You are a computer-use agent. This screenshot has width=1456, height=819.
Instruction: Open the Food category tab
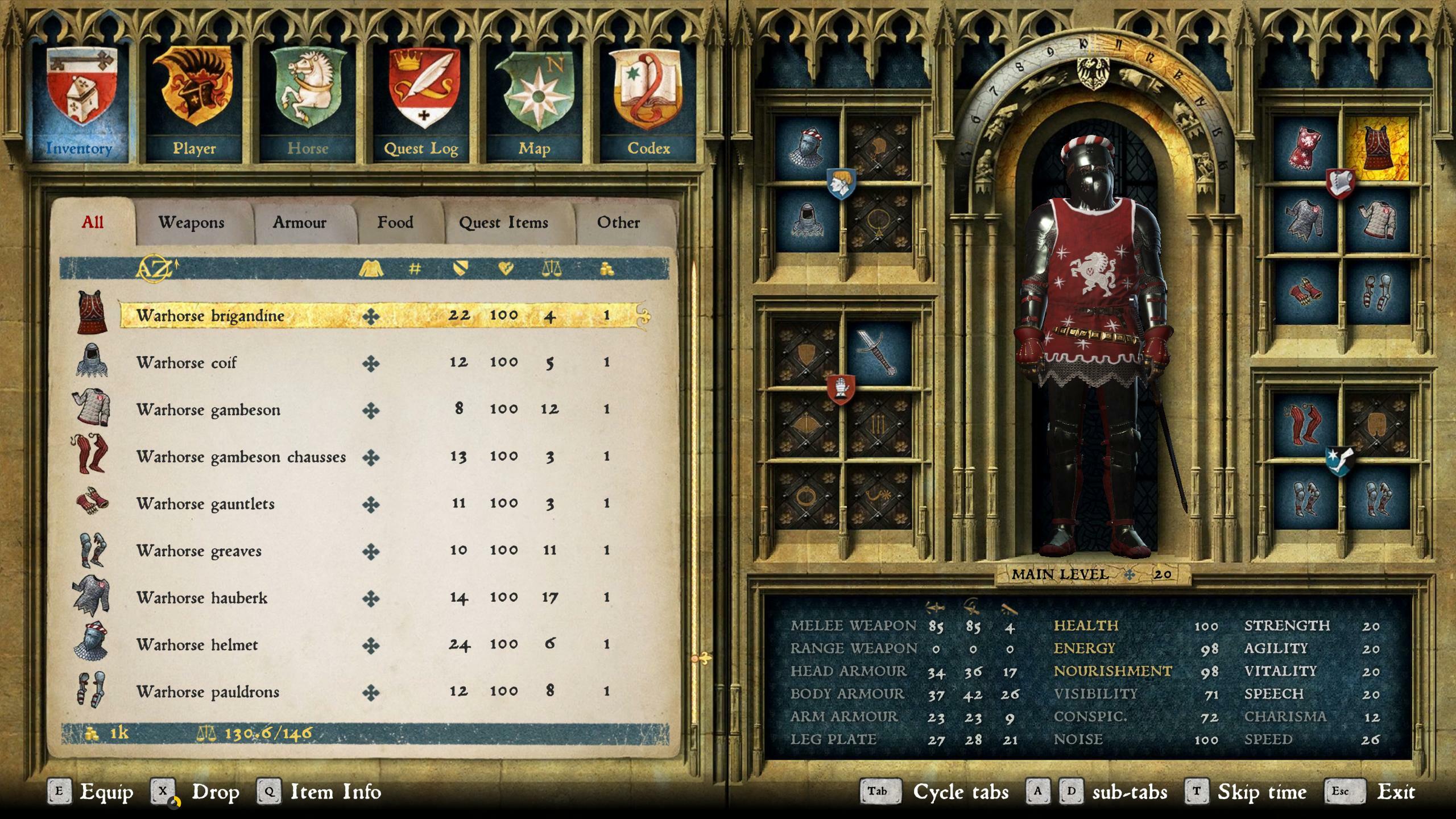395,223
